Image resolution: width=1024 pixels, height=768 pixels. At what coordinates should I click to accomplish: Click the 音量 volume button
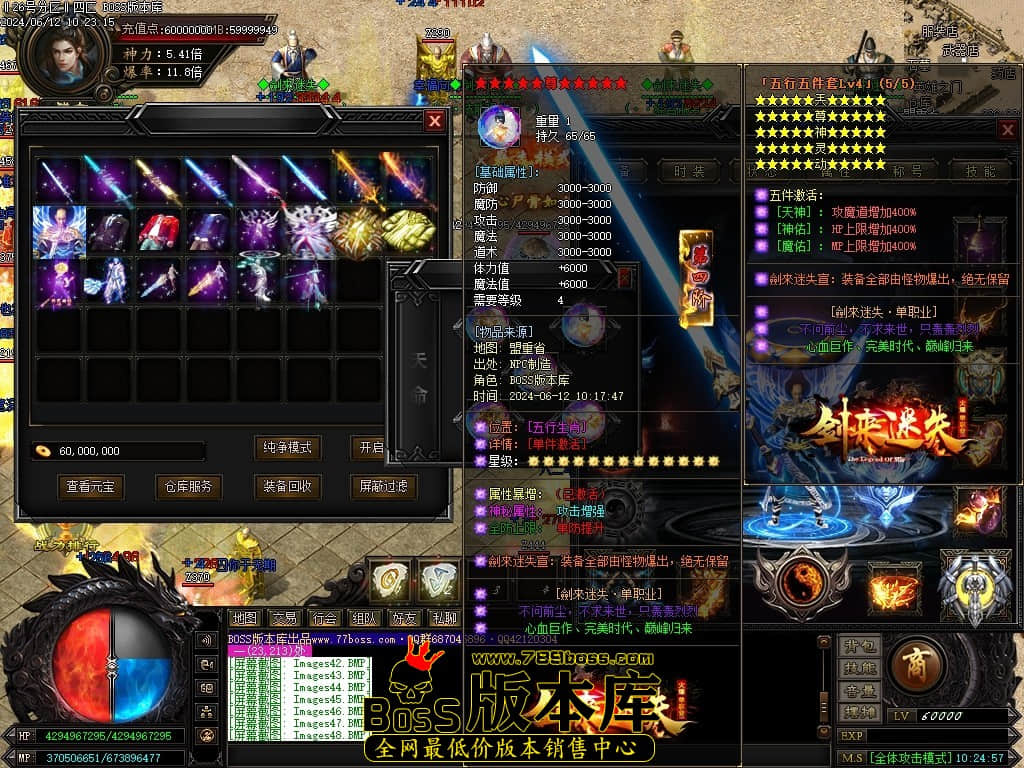point(859,690)
